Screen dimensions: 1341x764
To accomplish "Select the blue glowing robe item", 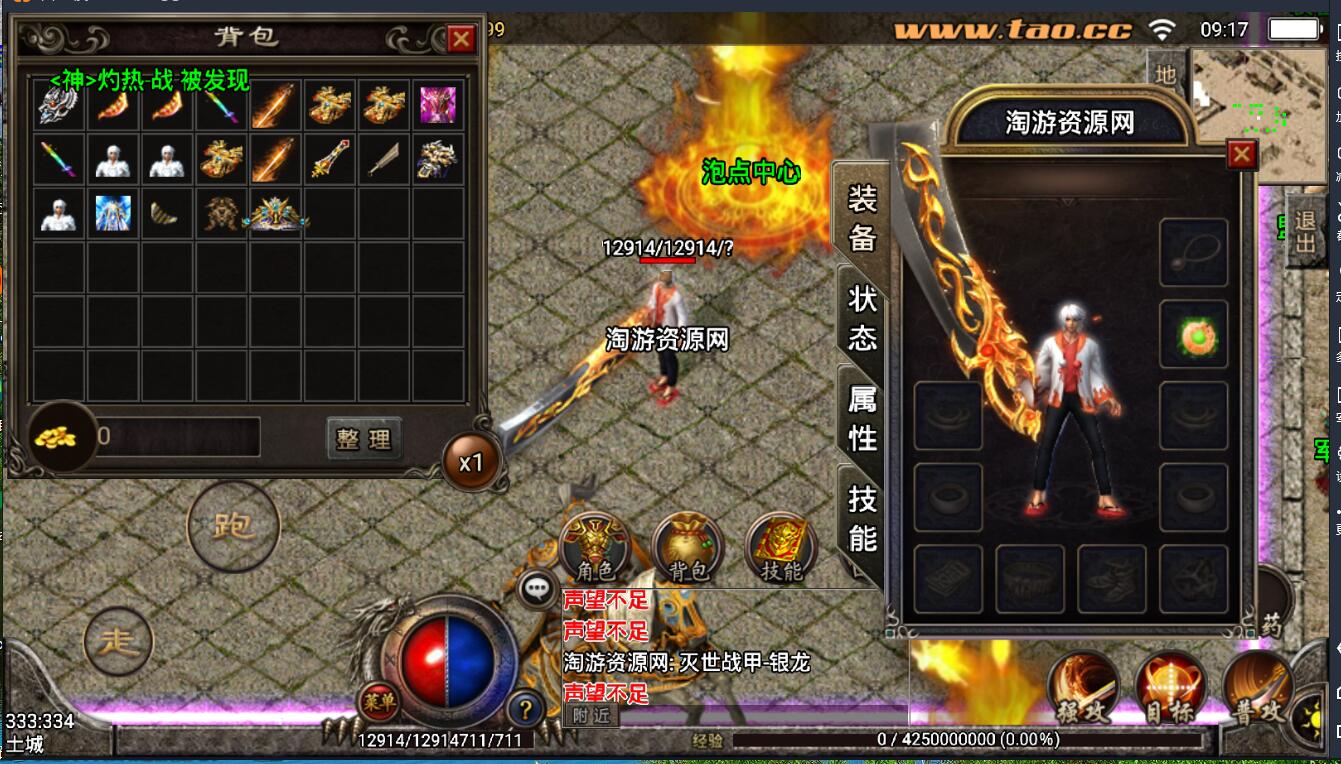I will 113,213.
